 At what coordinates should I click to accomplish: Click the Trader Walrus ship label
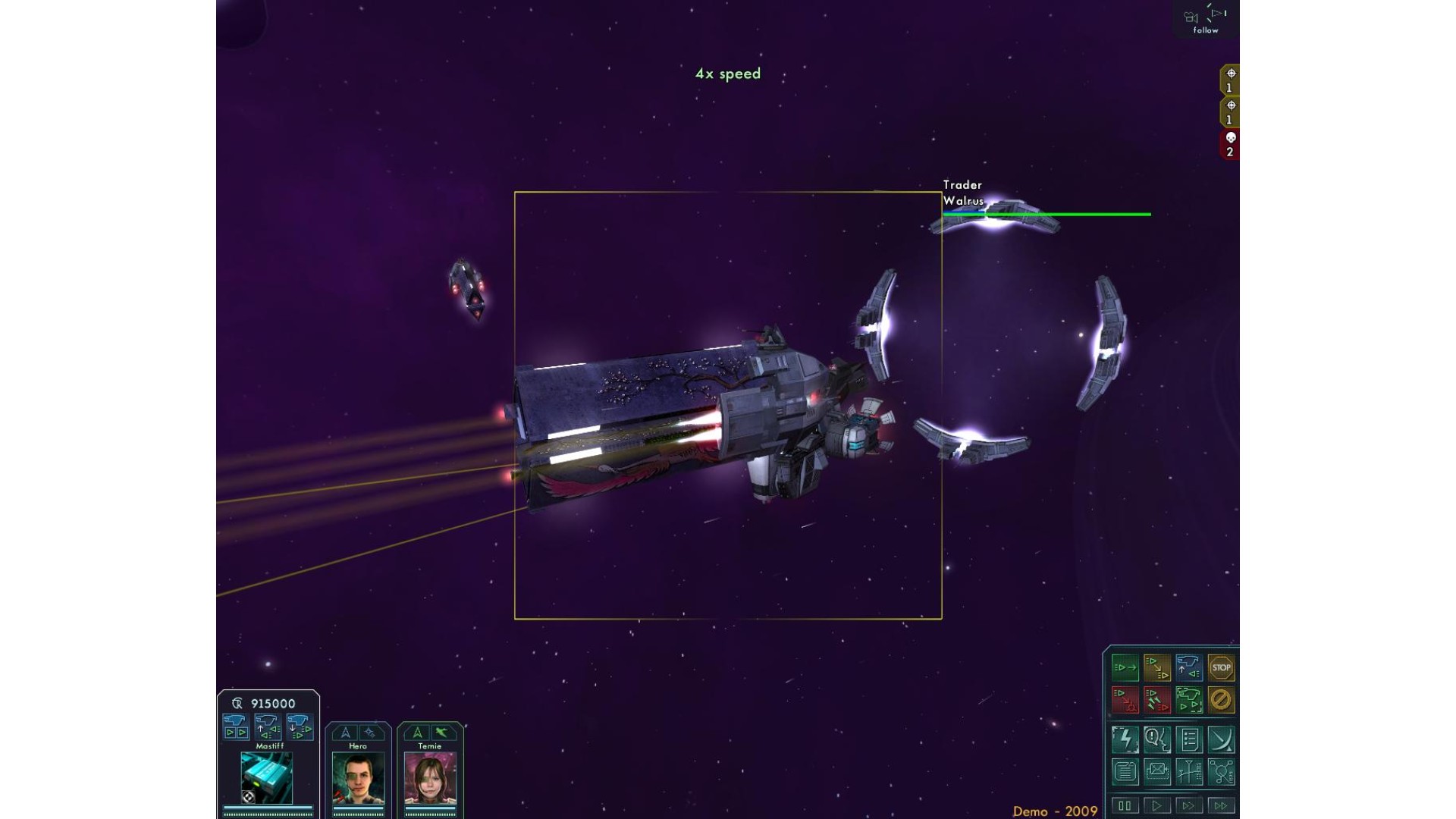(x=963, y=193)
